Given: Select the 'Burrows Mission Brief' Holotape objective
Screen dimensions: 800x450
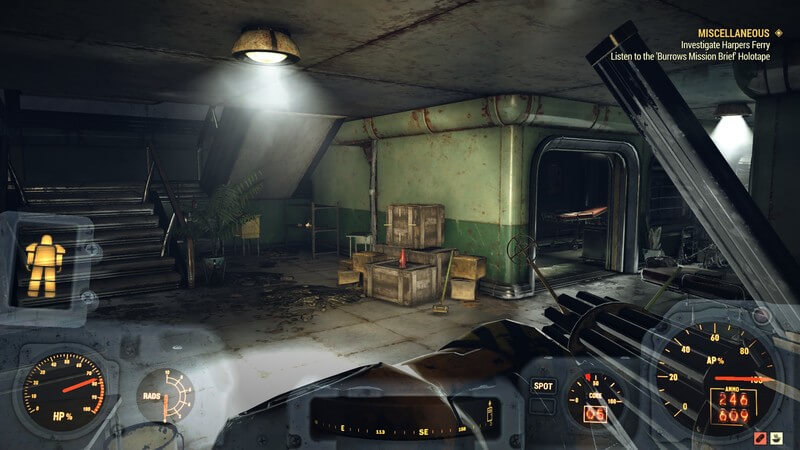Looking at the screenshot, I should pos(700,57).
